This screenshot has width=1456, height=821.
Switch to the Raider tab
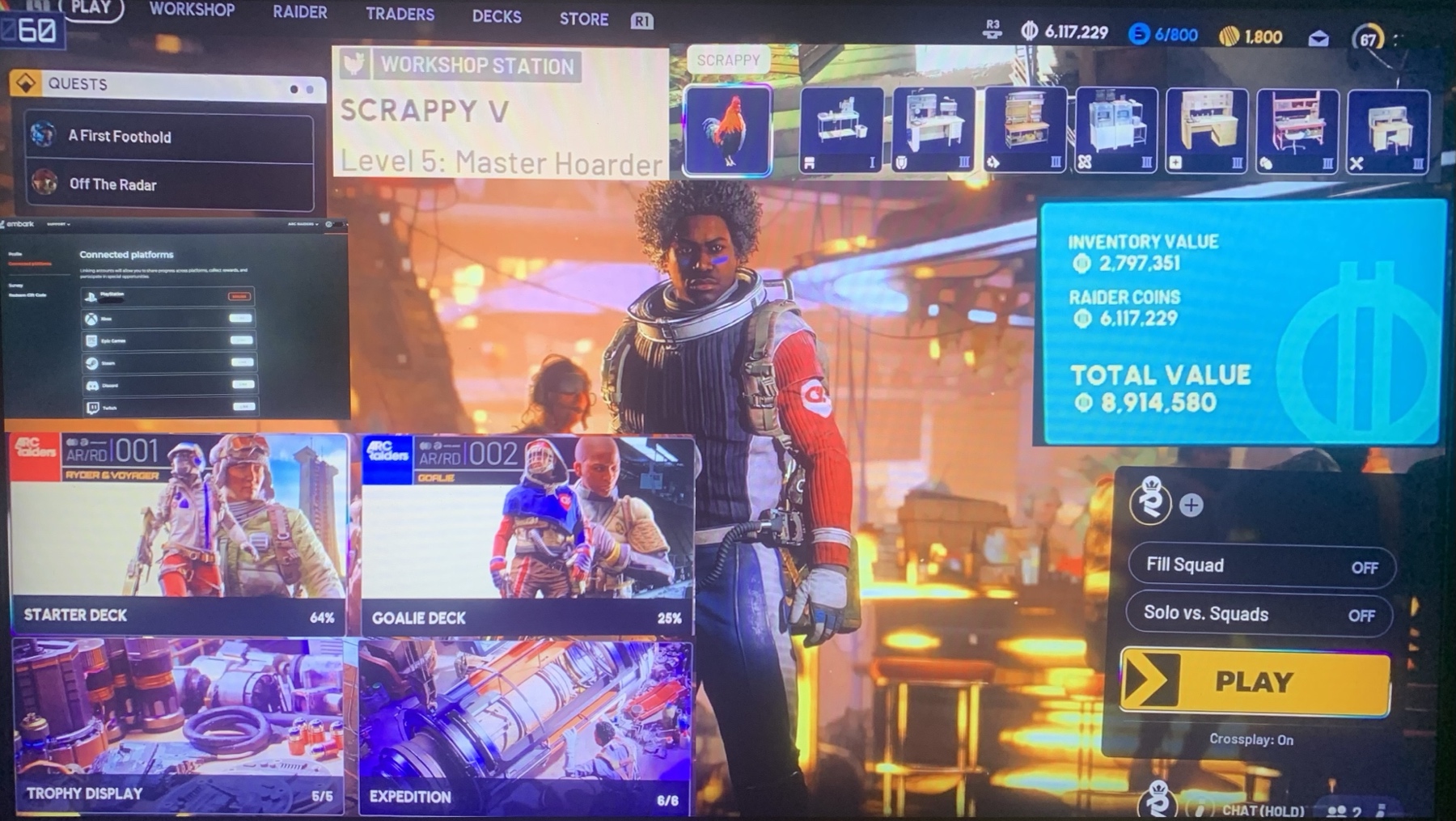pyautogui.click(x=299, y=13)
